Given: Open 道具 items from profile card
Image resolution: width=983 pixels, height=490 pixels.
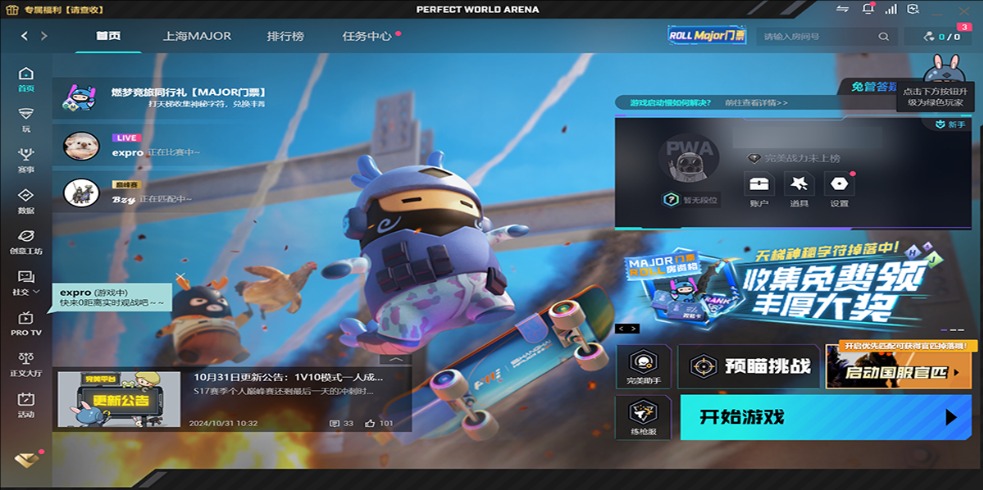Looking at the screenshot, I should pyautogui.click(x=798, y=189).
